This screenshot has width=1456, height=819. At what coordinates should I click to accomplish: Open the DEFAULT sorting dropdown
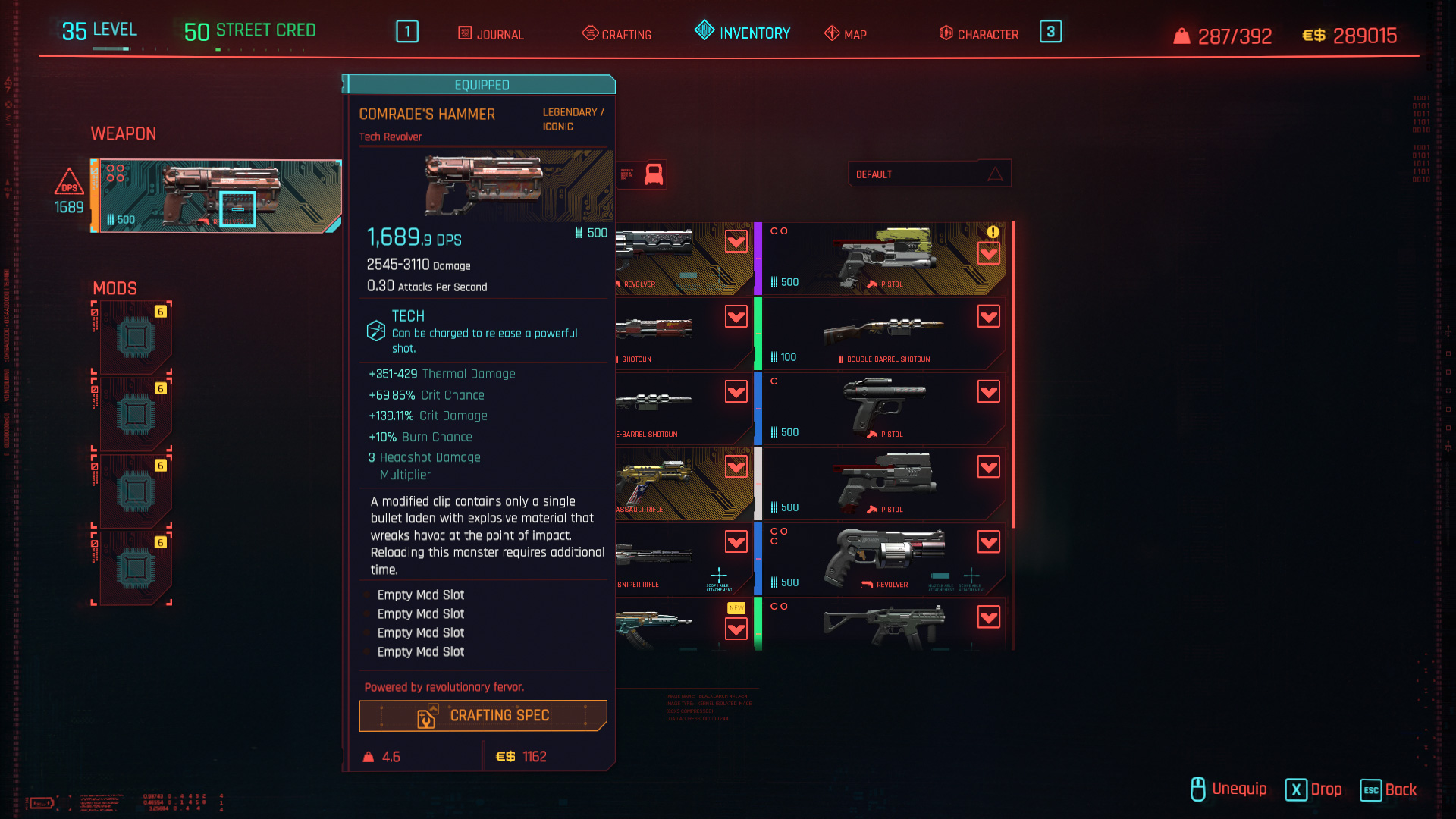click(929, 174)
